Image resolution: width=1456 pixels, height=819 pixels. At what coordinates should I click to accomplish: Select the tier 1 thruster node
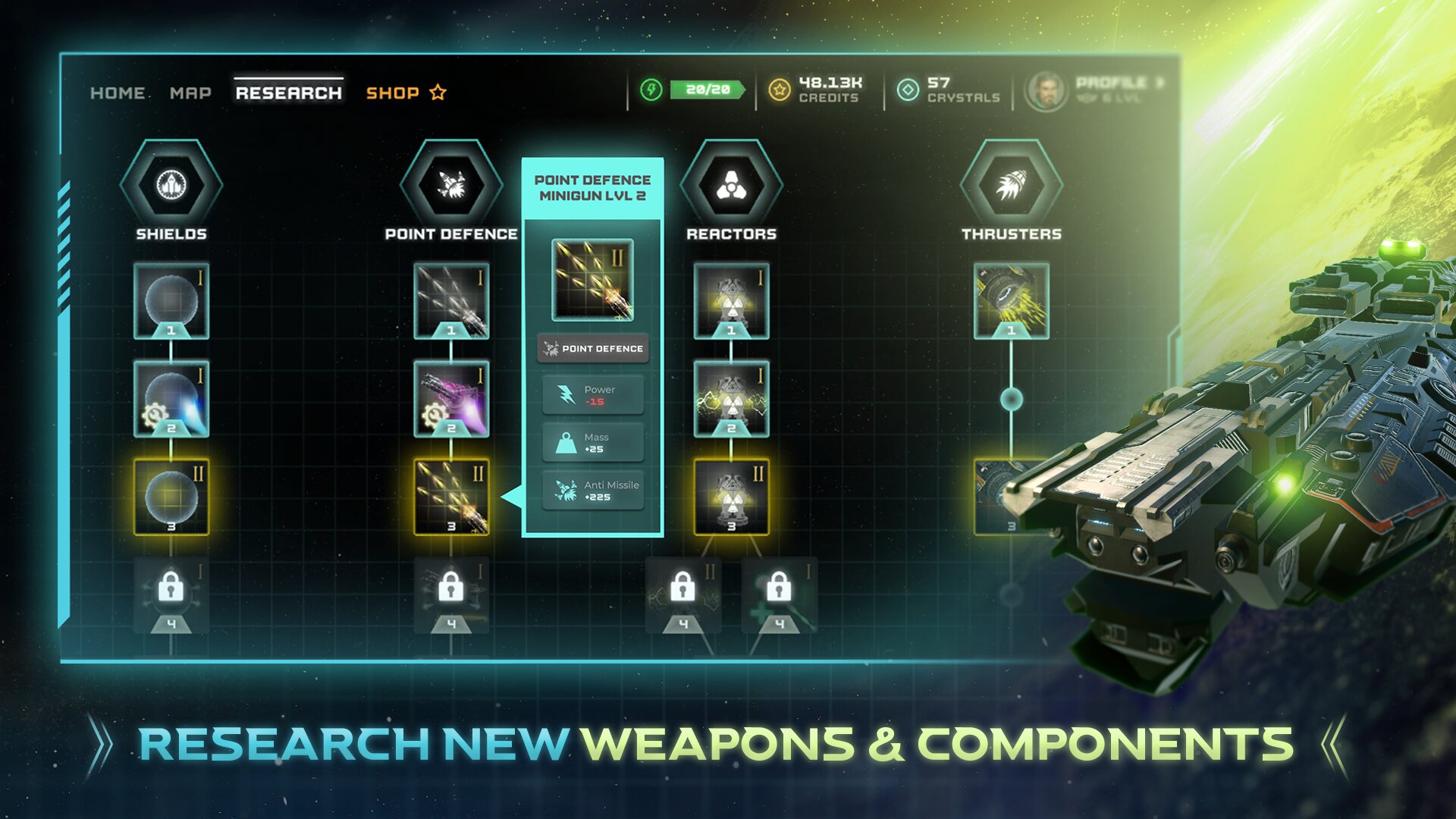tap(1011, 301)
